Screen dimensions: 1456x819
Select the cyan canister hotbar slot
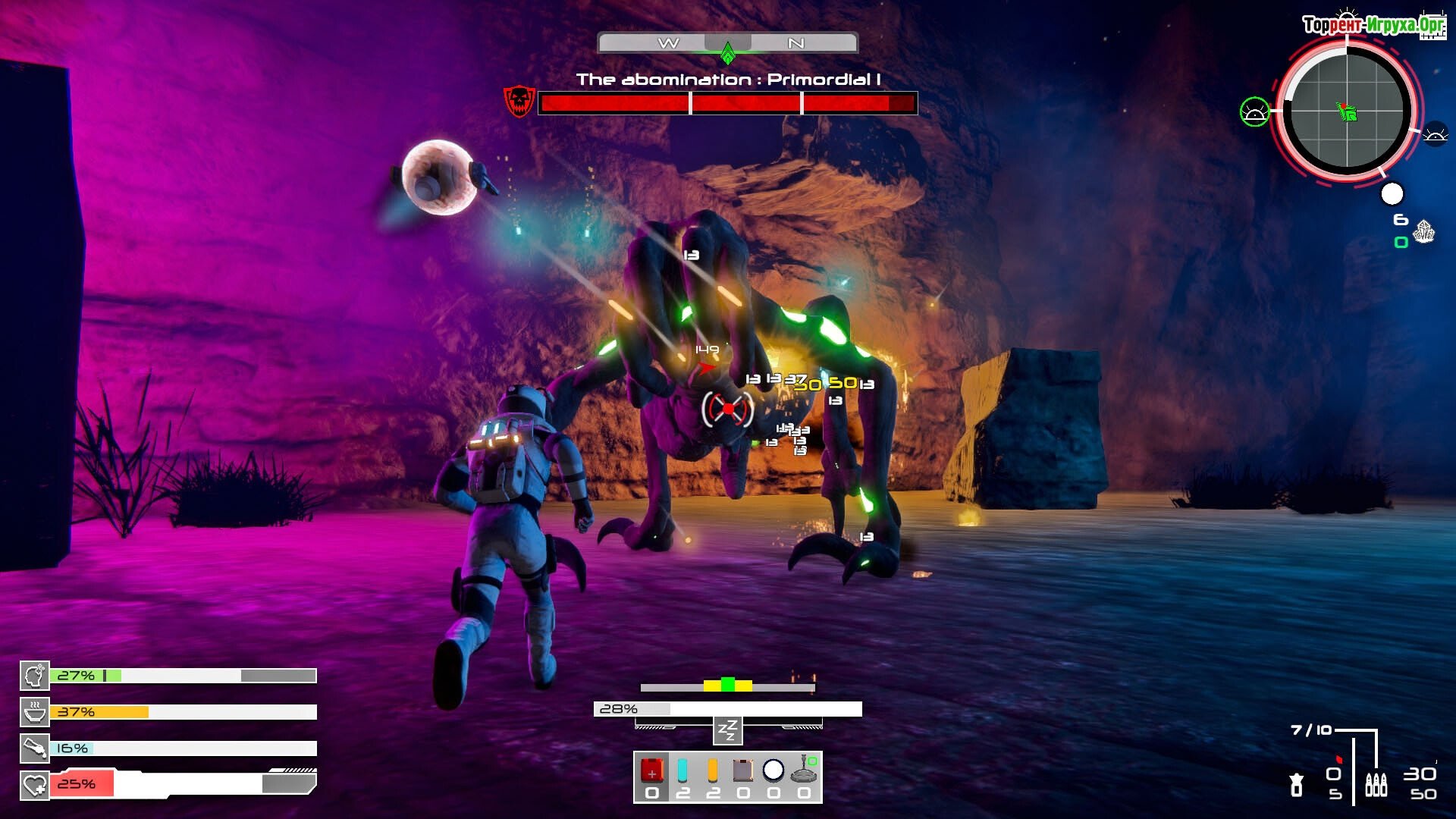tap(682, 771)
